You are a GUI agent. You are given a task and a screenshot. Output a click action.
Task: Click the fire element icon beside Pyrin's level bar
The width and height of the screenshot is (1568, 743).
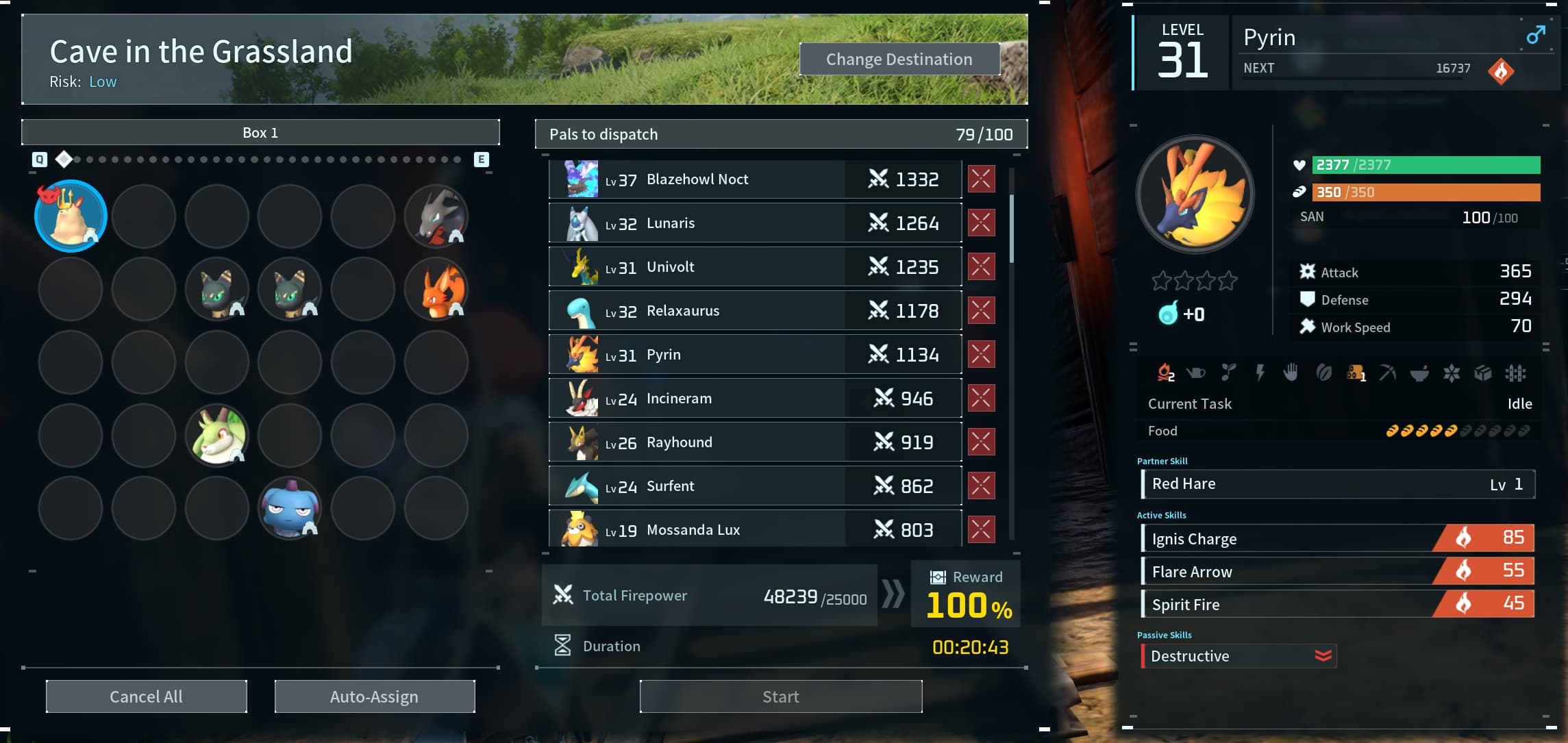(x=1500, y=71)
